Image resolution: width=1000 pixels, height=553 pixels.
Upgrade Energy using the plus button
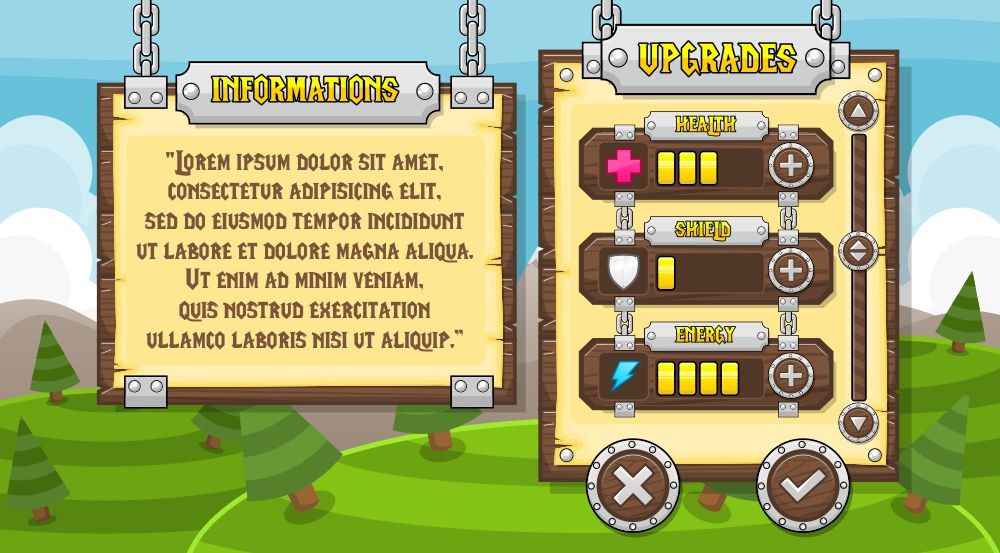(790, 376)
